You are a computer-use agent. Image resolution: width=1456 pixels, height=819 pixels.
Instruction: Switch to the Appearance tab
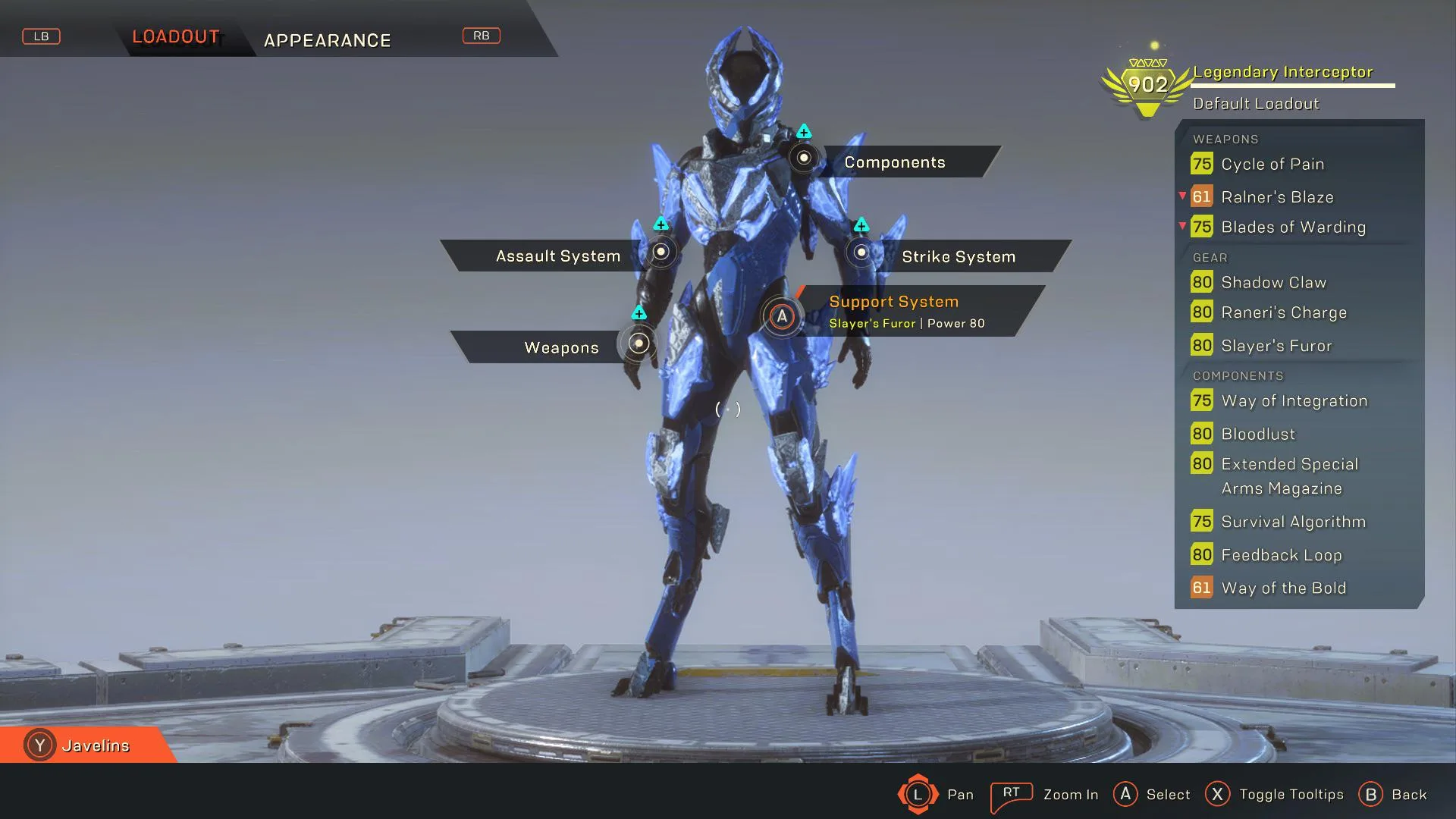(327, 40)
